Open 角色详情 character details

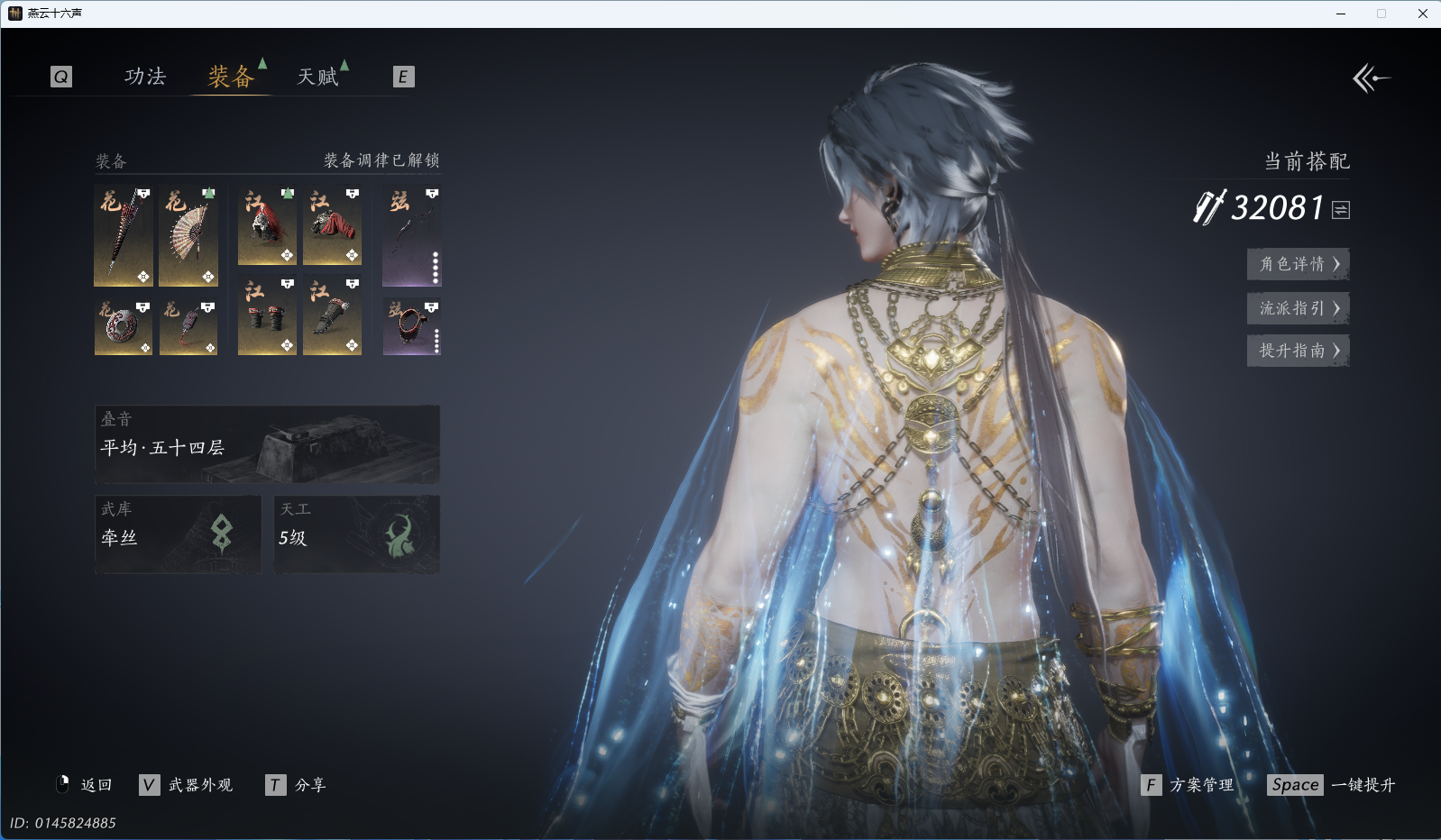click(x=1298, y=264)
